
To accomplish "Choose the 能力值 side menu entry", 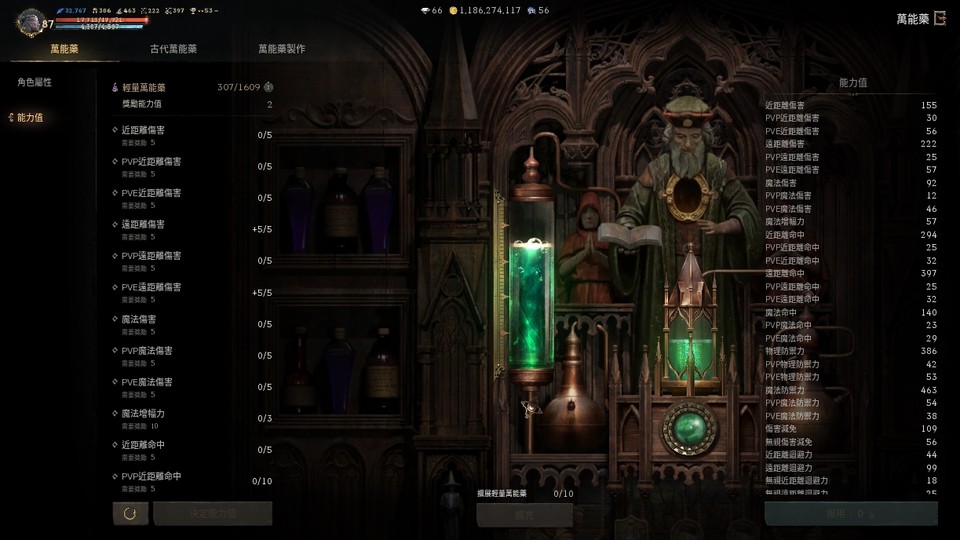I will tap(30, 118).
